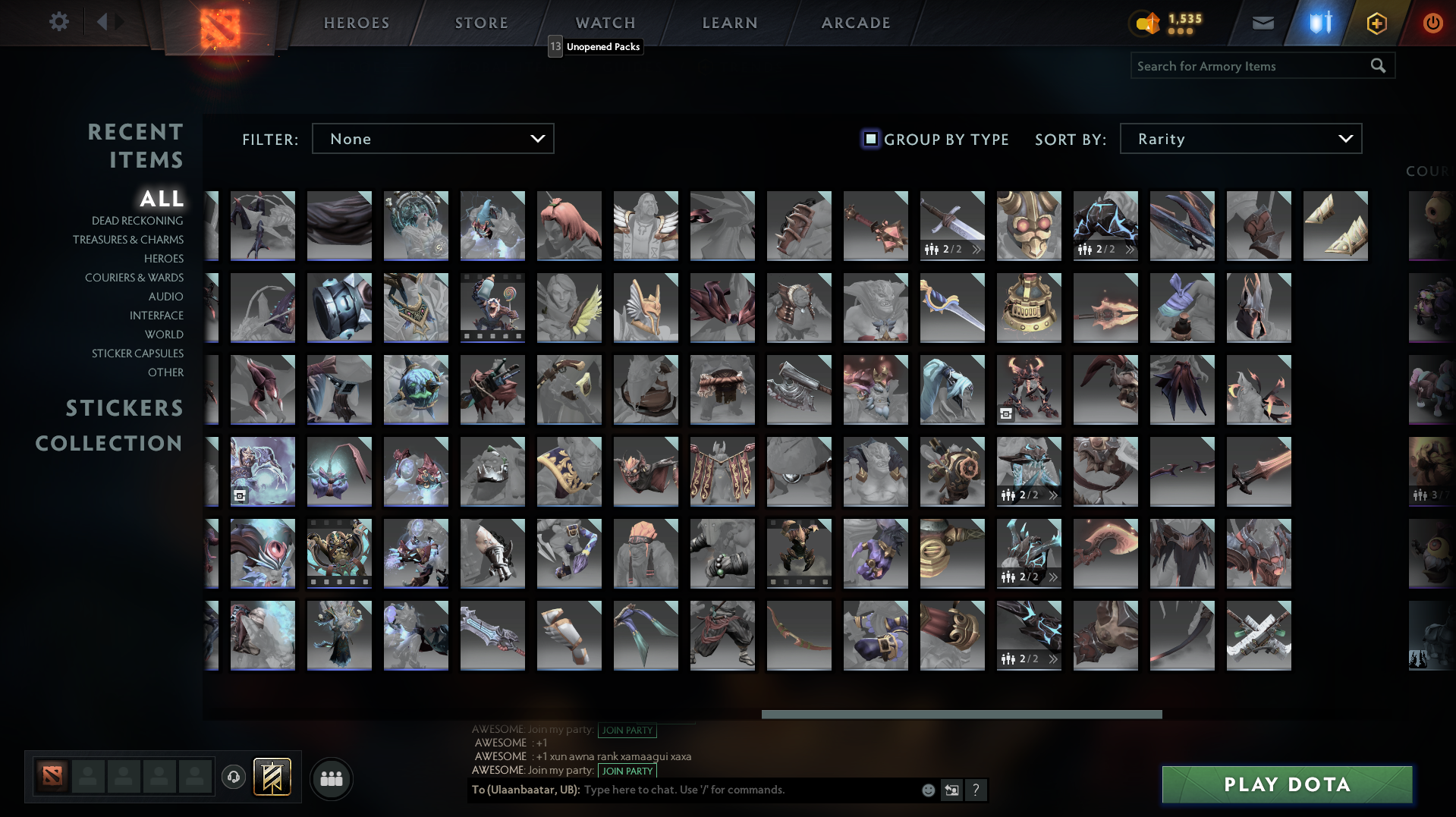Open the mail notifications envelope icon
This screenshot has height=817, width=1456.
[x=1262, y=23]
